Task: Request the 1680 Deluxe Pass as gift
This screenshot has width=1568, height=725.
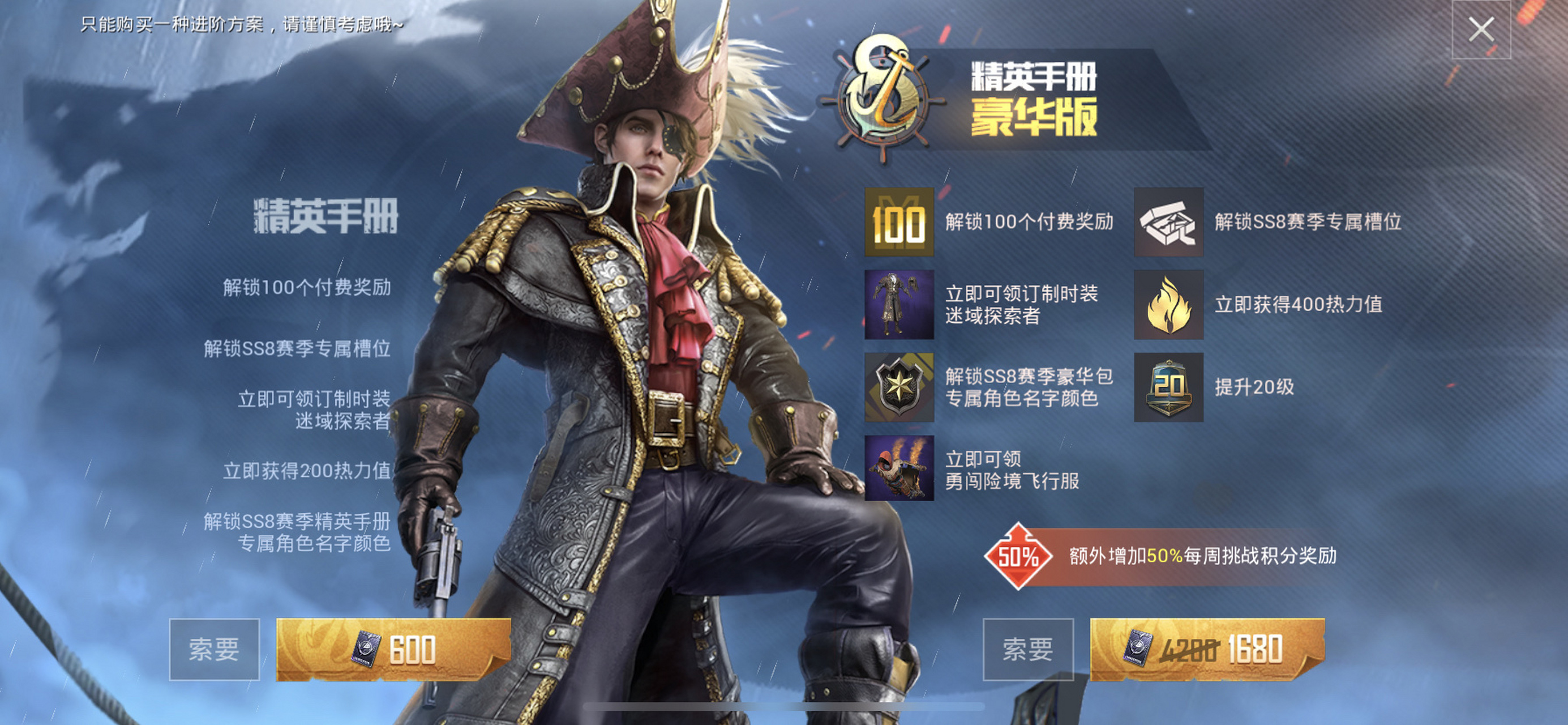Action: pyautogui.click(x=1027, y=650)
